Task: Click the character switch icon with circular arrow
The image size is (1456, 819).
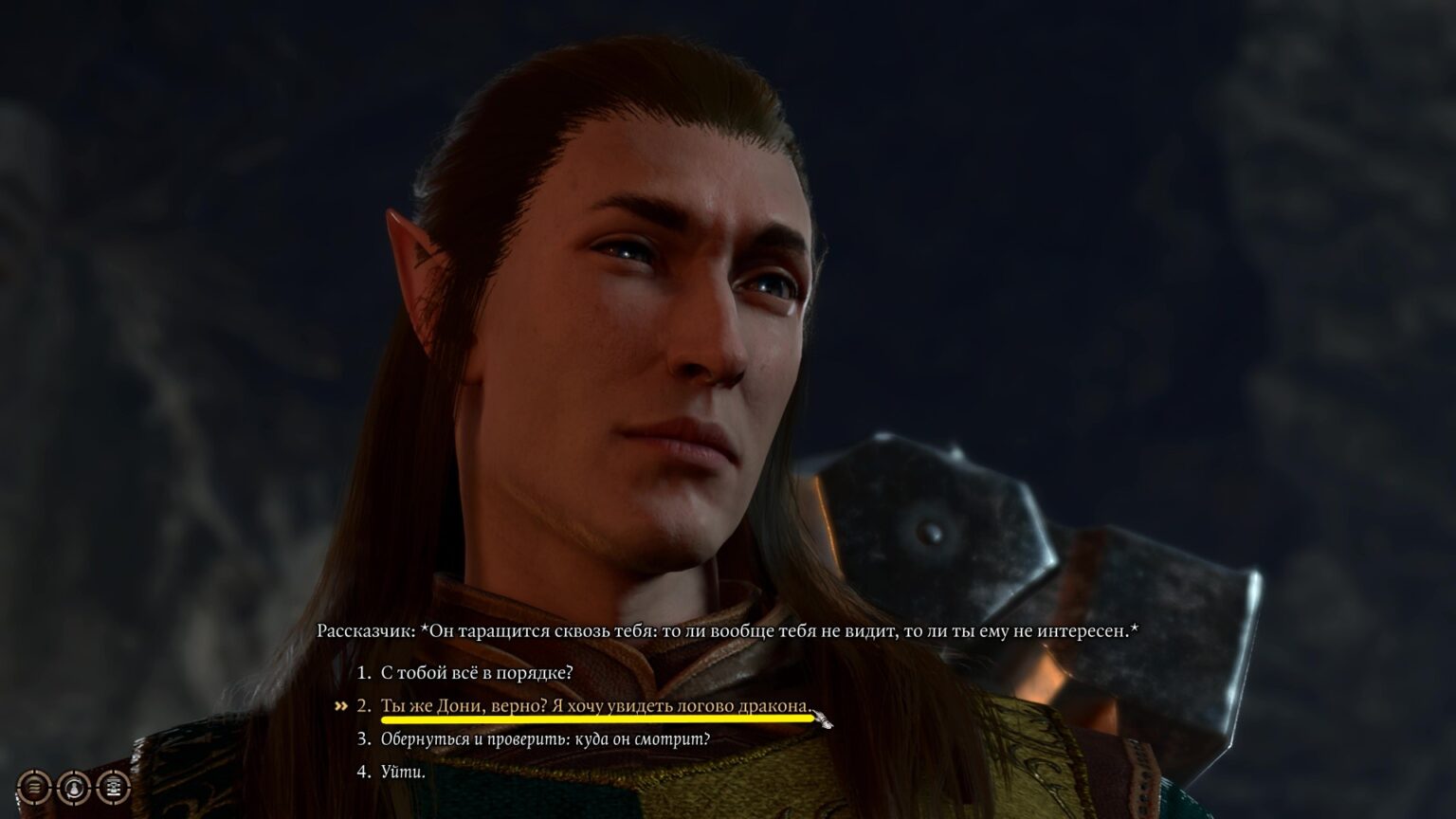Action: point(75,787)
